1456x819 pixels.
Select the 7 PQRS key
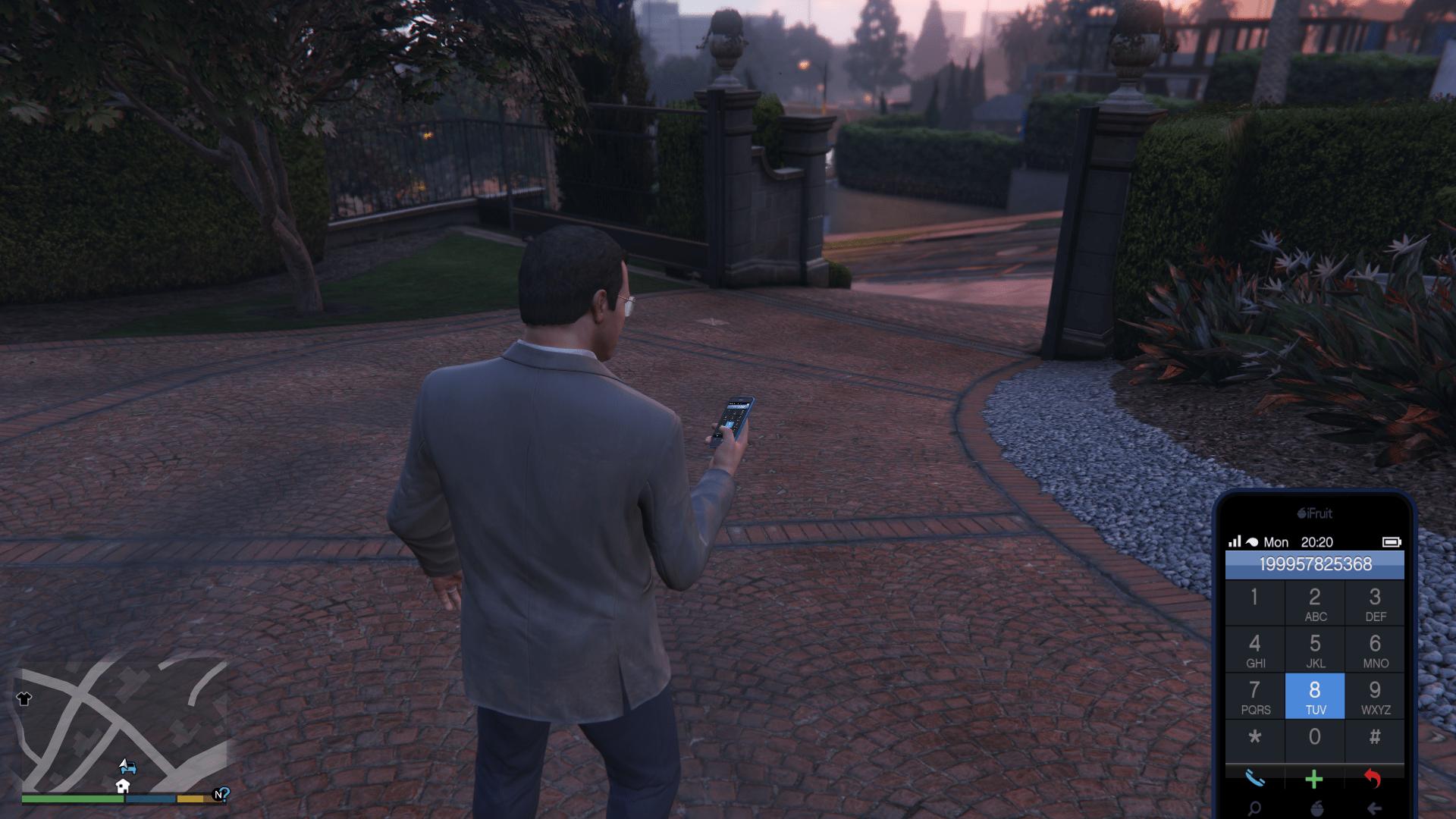pos(1255,696)
